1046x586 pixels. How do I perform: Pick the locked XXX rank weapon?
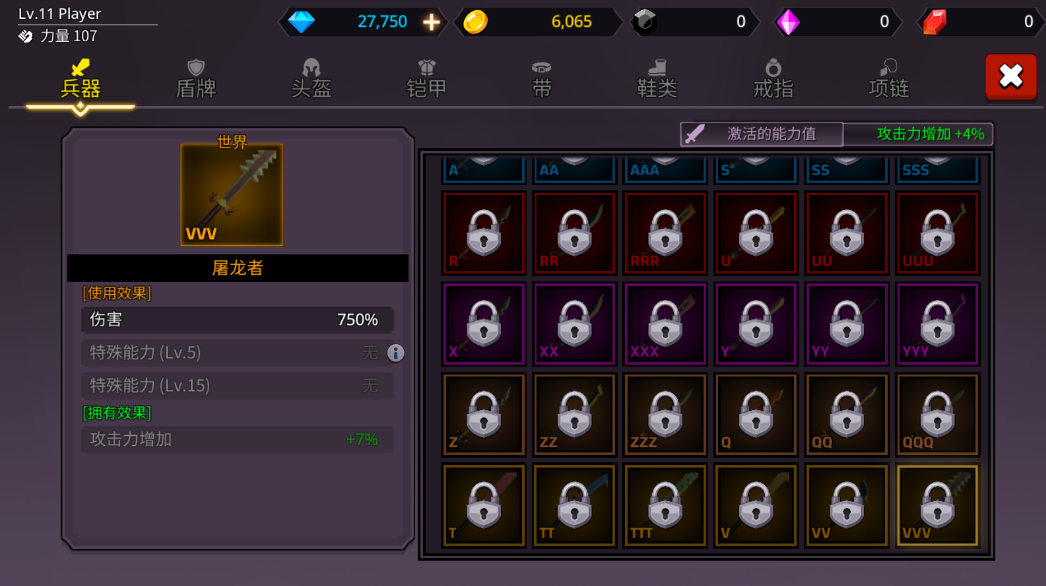point(666,324)
